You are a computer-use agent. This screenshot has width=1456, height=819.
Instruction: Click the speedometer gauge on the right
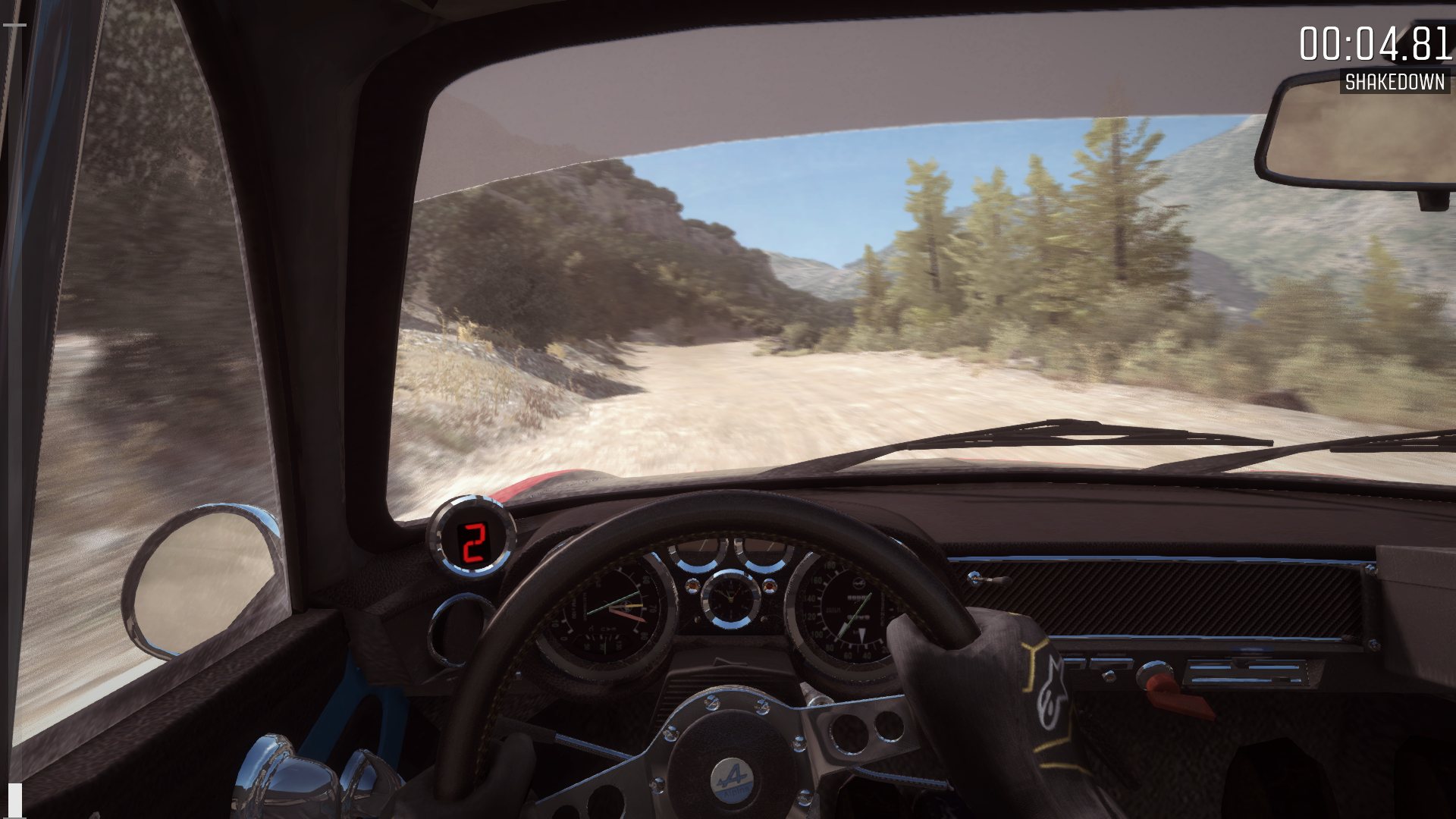coord(849,610)
